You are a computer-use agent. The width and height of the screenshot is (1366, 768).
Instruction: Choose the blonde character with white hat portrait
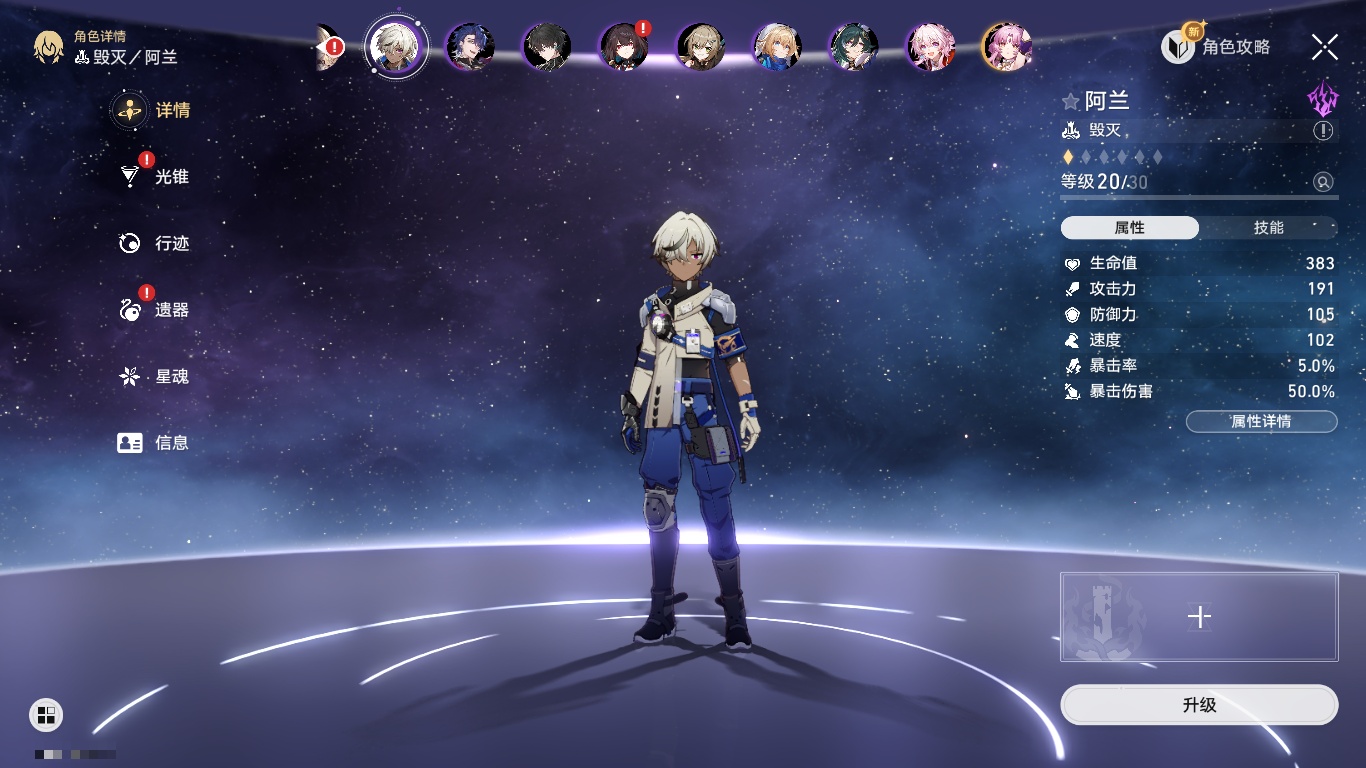pyautogui.click(x=777, y=46)
